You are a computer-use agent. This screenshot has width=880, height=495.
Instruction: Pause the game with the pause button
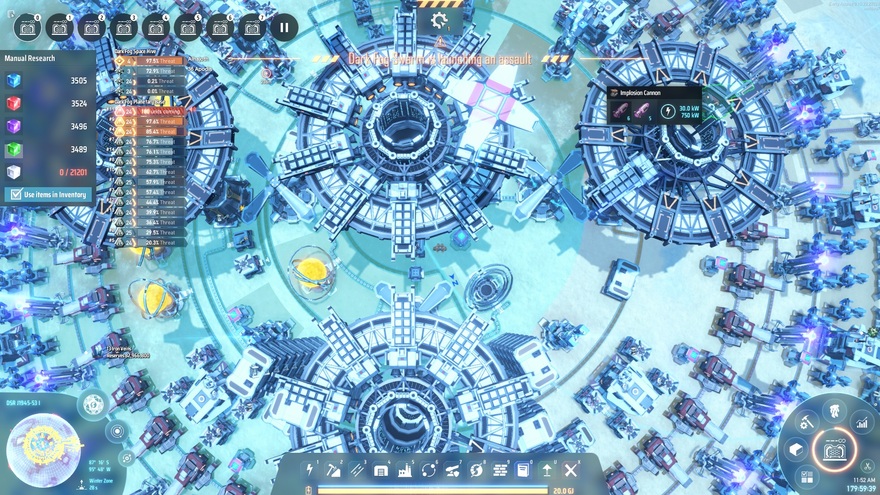(283, 26)
